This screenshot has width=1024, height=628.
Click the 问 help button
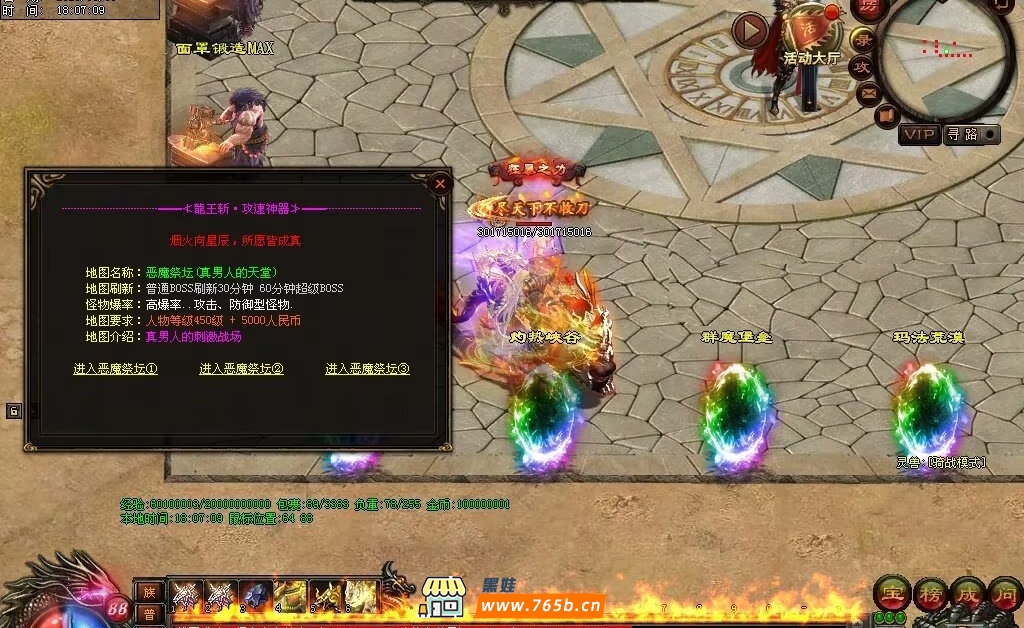[x=1004, y=594]
